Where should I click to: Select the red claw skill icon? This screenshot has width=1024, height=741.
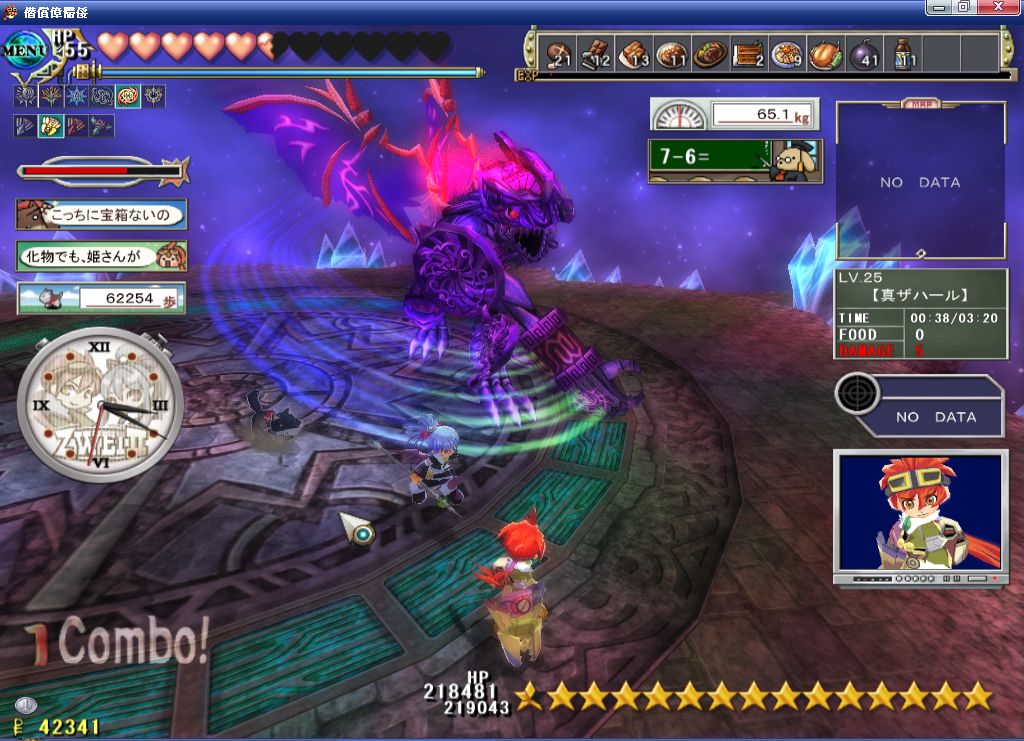pyautogui.click(x=76, y=126)
